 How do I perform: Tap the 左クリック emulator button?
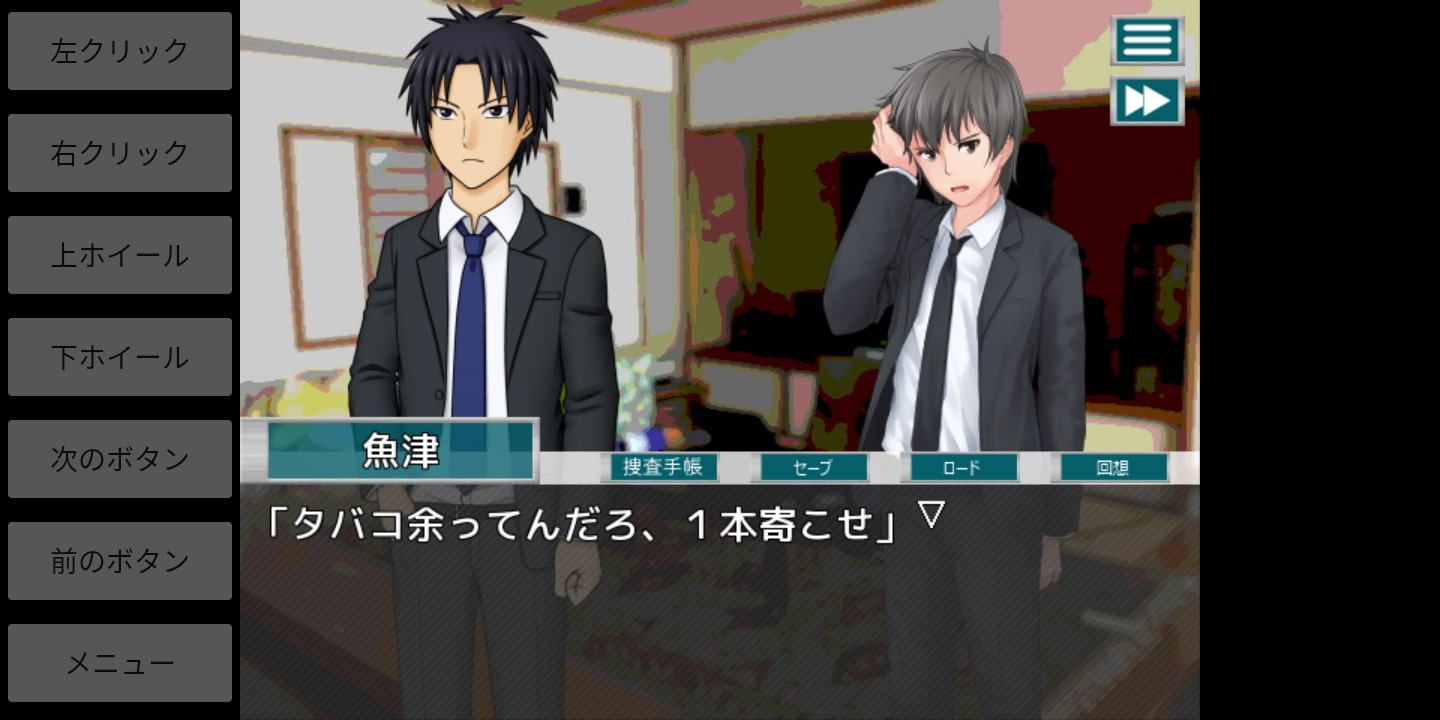click(x=120, y=51)
